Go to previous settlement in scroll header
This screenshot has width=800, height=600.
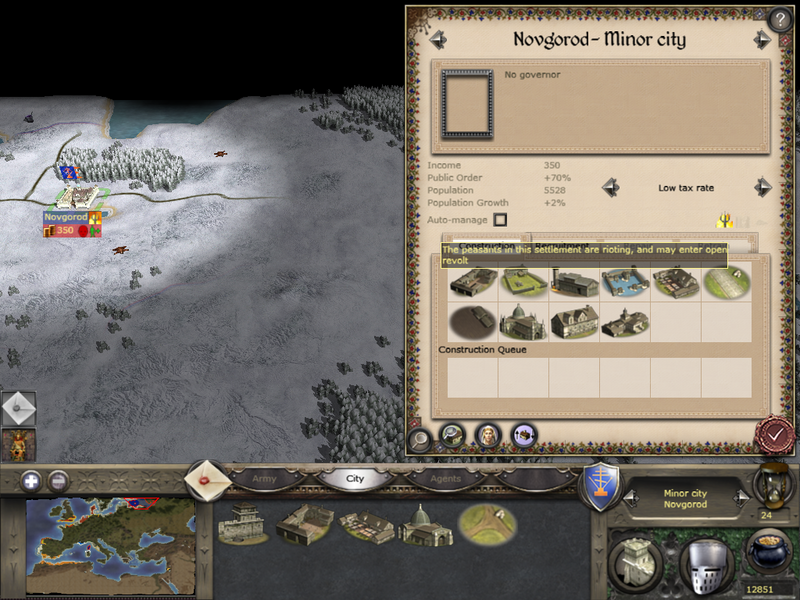click(x=437, y=40)
